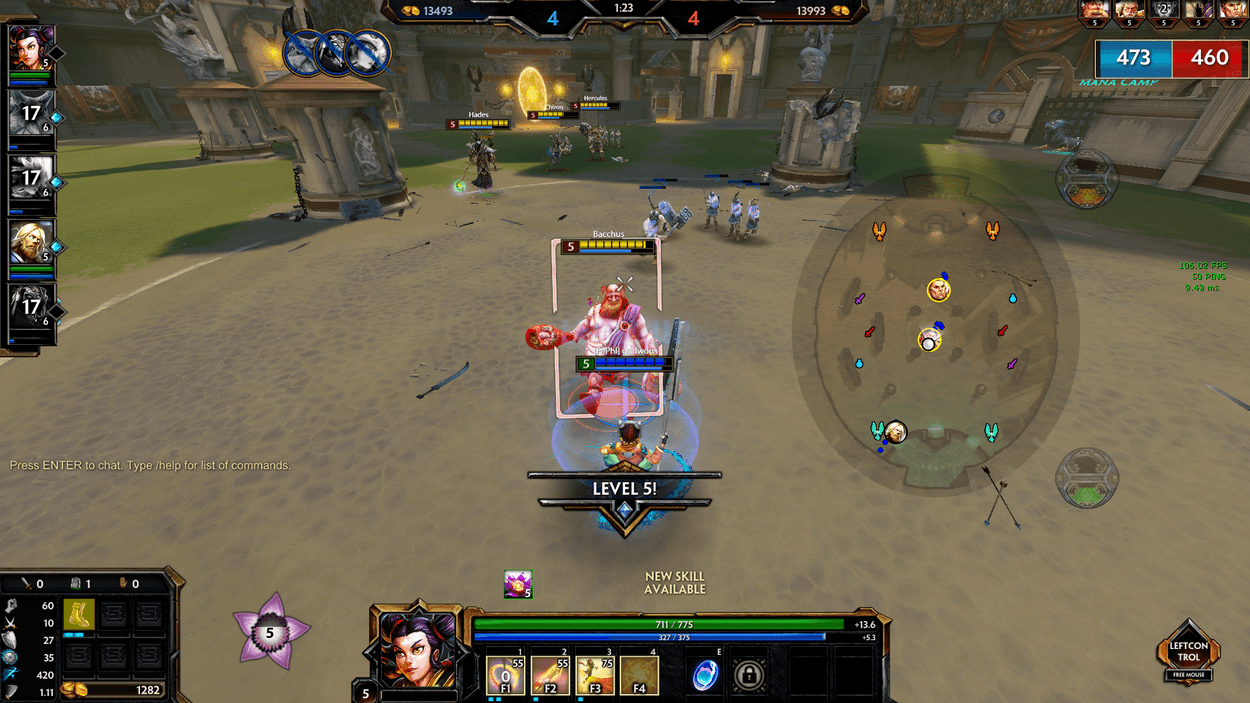Use the blue orb relic

tap(706, 675)
